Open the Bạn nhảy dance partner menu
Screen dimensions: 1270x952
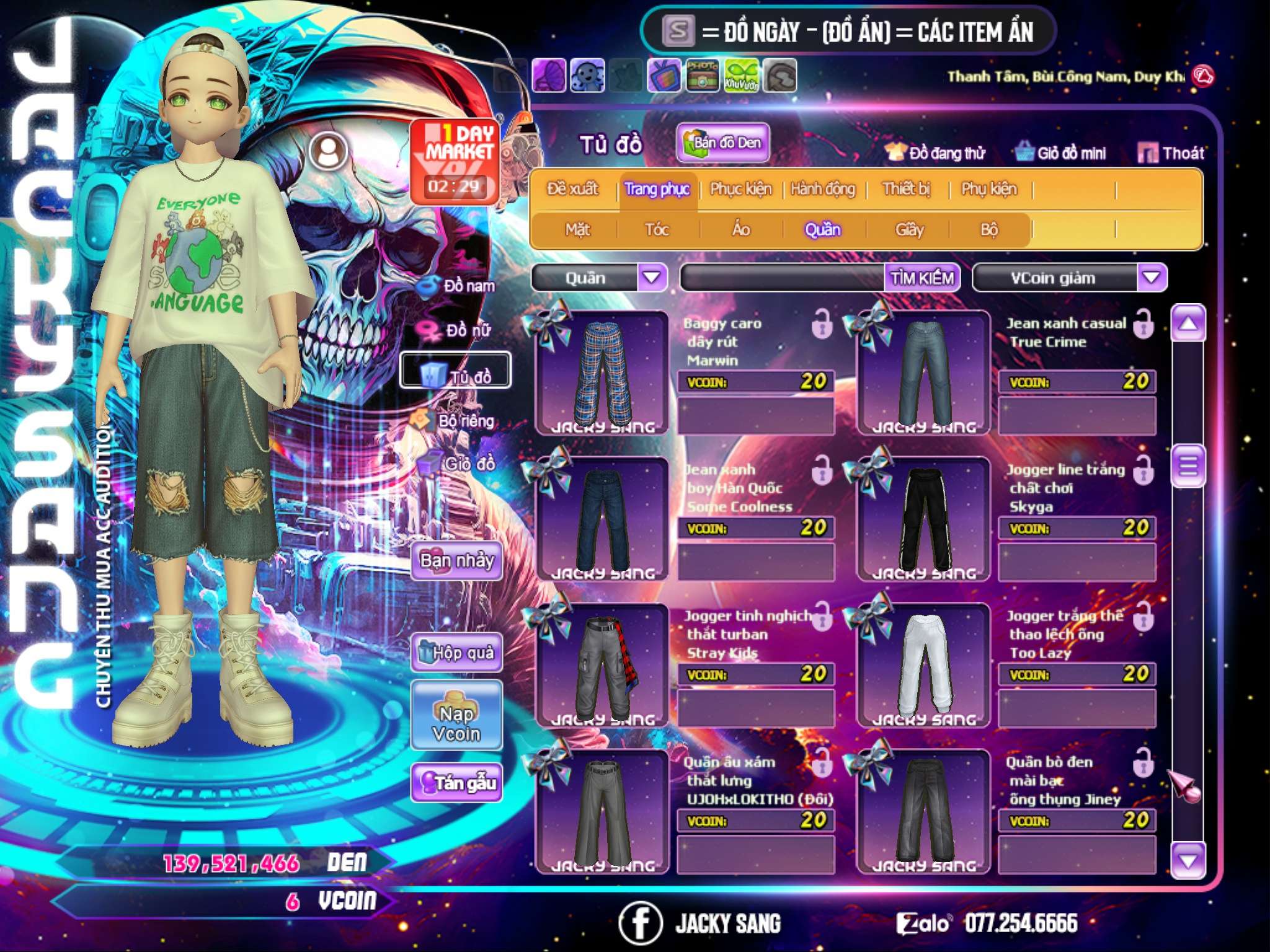pos(457,561)
